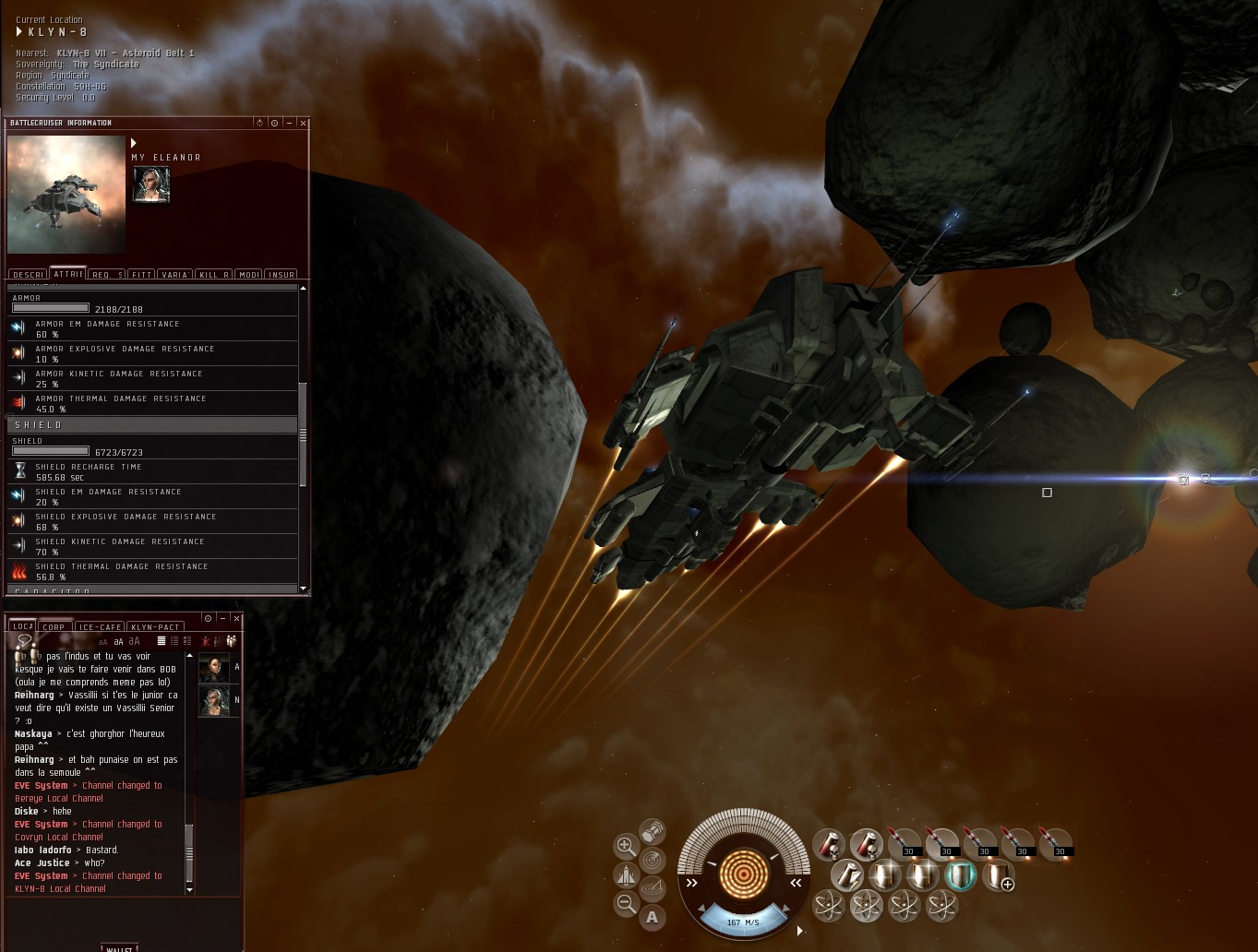Viewport: 1258px width, 952px height.
Task: Open the ICE-CAFE chat channel tab
Action: [100, 627]
